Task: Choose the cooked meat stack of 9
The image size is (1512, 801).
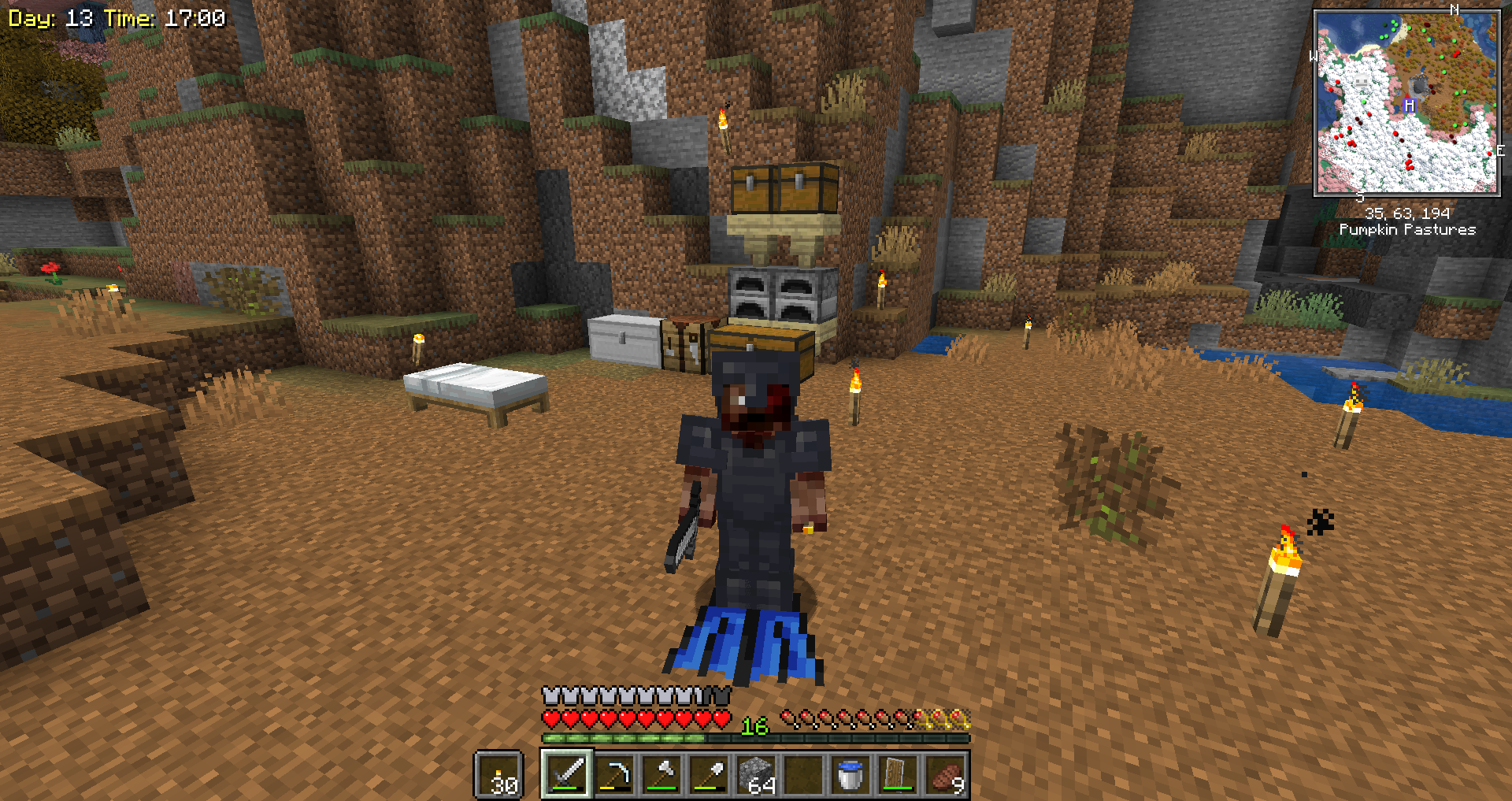Action: (945, 774)
